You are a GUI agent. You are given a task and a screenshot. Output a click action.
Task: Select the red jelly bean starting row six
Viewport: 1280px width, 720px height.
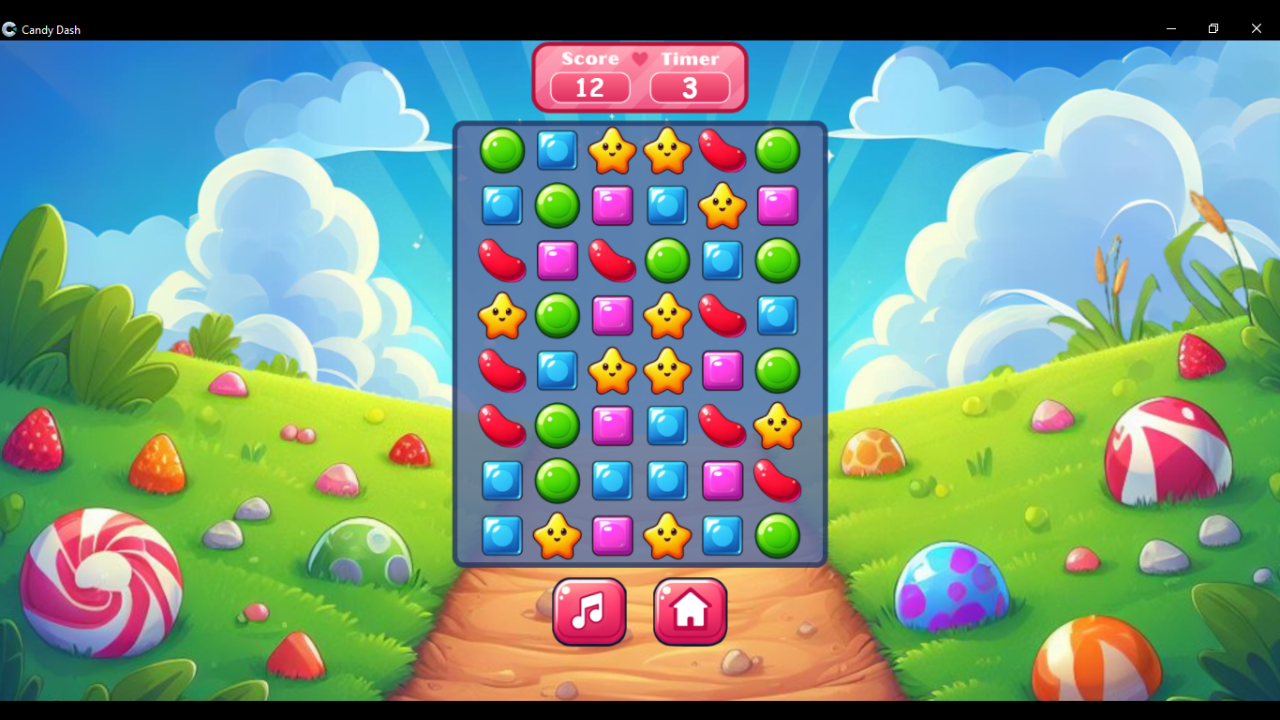[502, 426]
